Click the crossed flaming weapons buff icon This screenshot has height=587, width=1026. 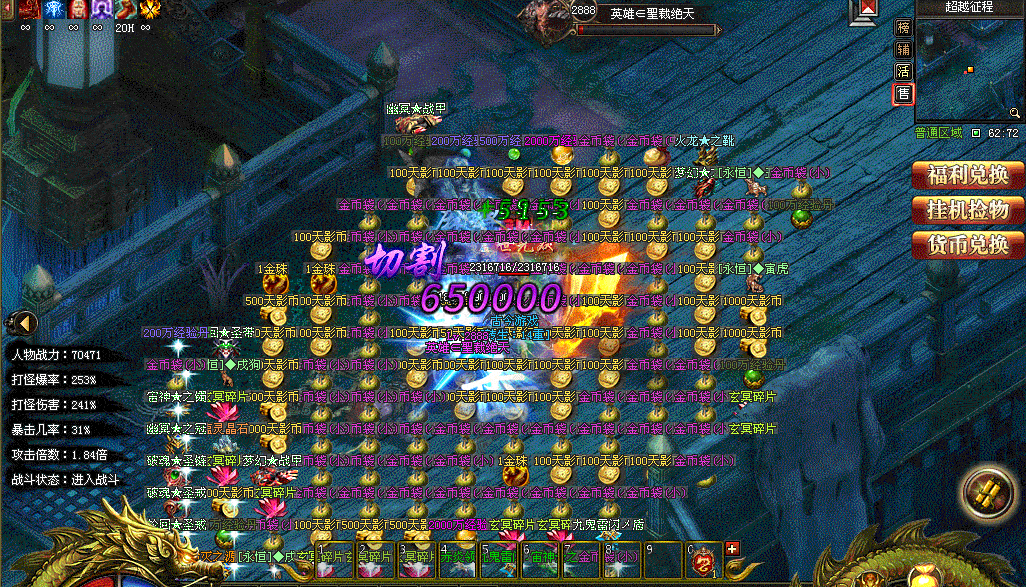pos(151,10)
